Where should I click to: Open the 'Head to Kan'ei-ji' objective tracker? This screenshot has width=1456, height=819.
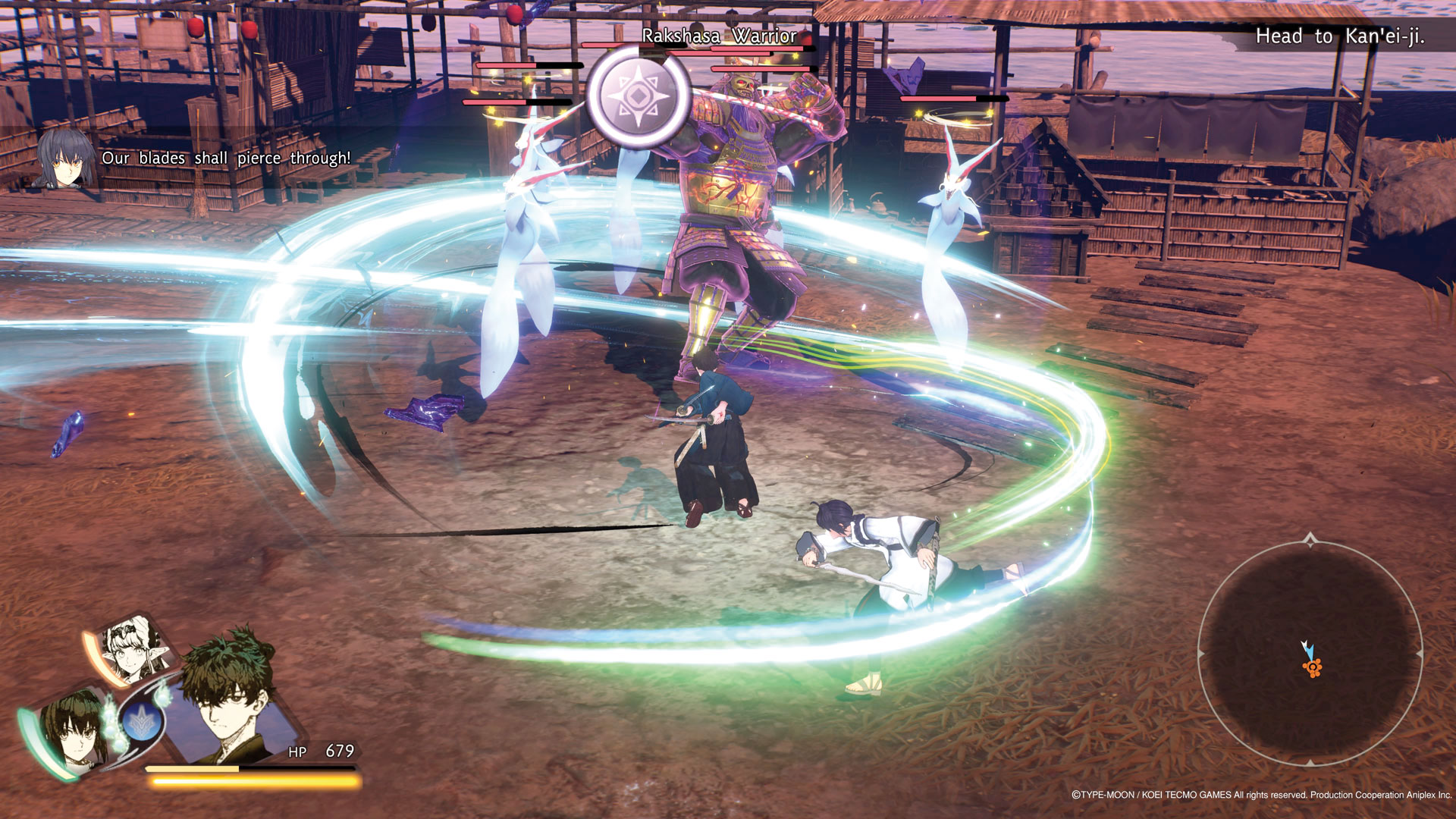click(1339, 36)
